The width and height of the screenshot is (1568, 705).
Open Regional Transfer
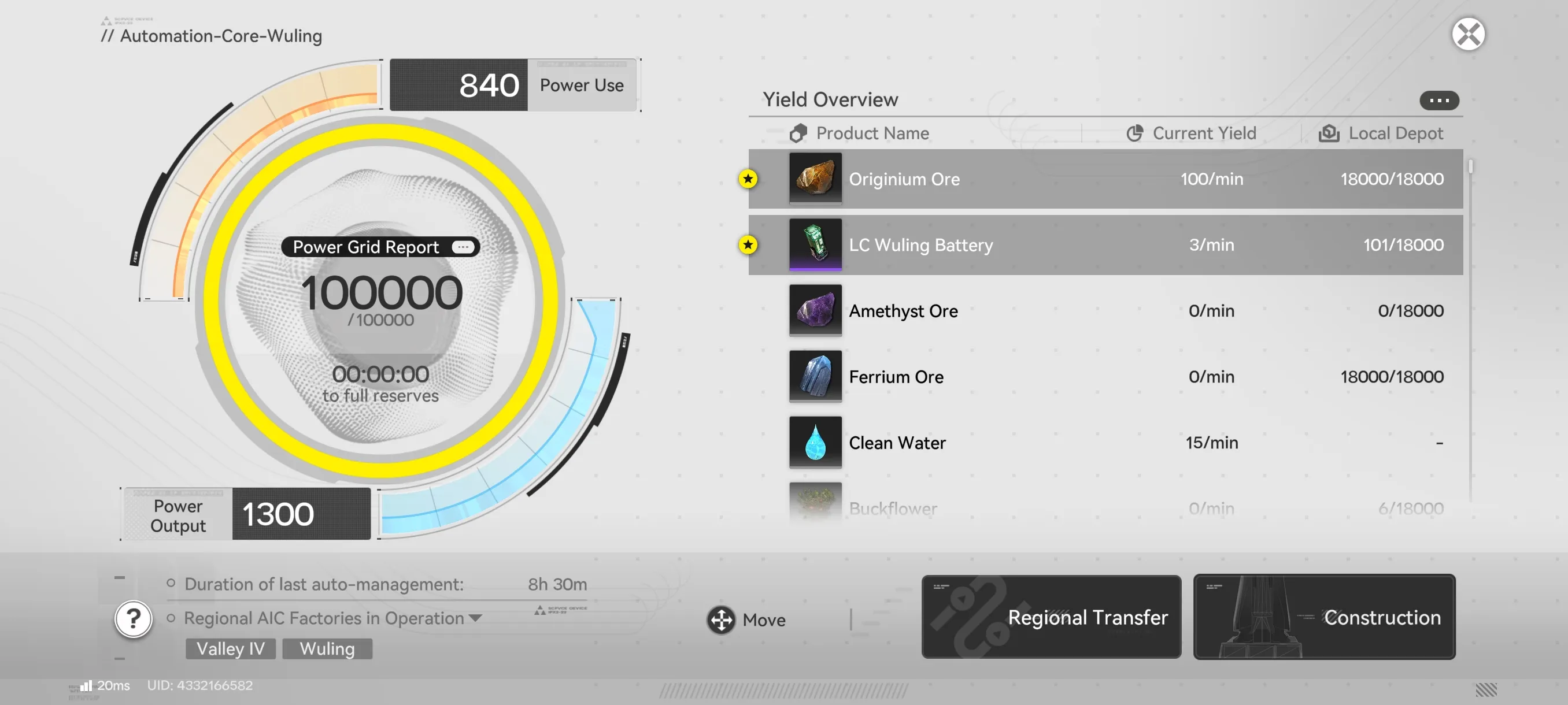tap(1051, 617)
